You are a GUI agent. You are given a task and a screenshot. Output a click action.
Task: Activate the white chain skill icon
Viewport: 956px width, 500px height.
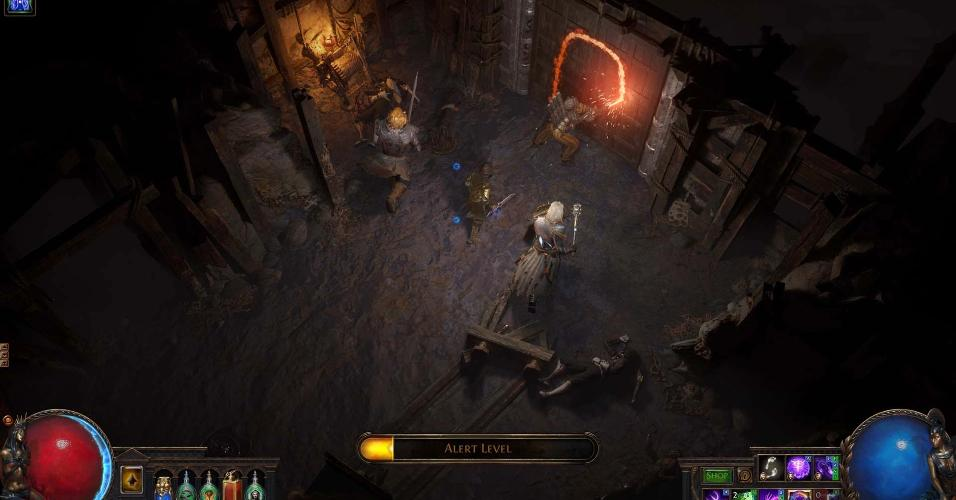[770, 467]
